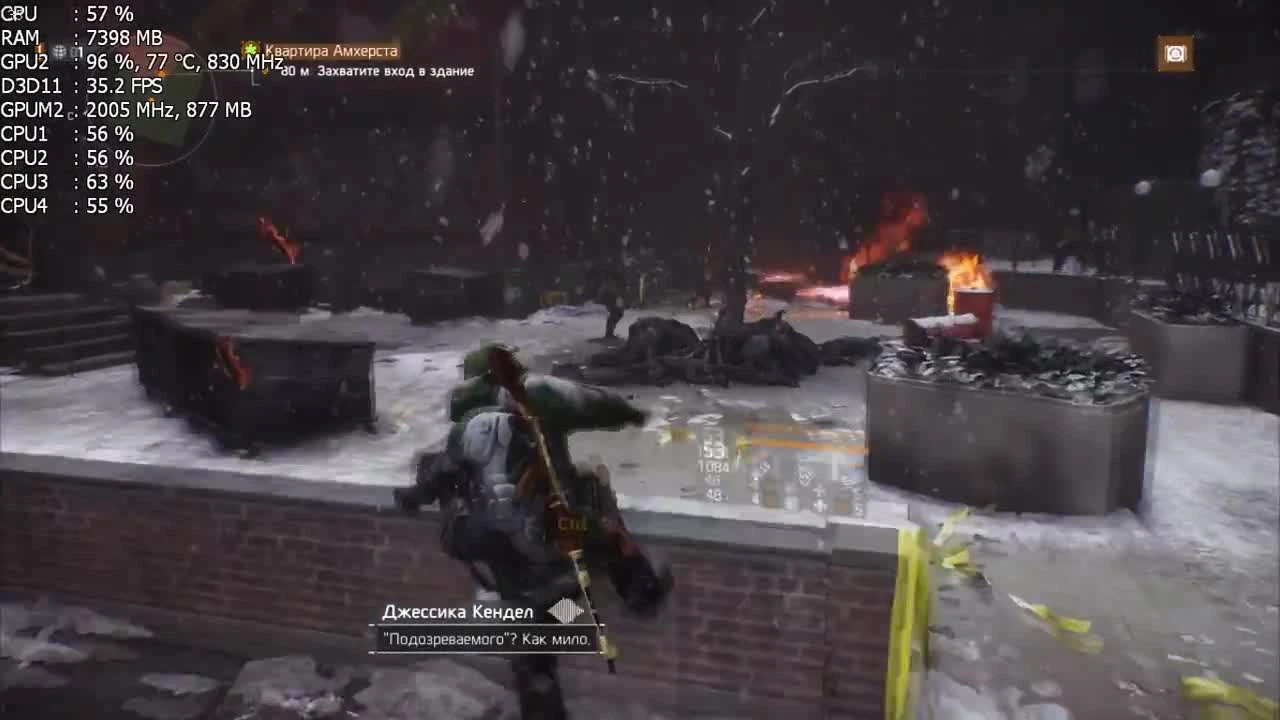Click the reserve ammo count 1084
Image resolution: width=1280 pixels, height=720 pixels.
tap(713, 465)
